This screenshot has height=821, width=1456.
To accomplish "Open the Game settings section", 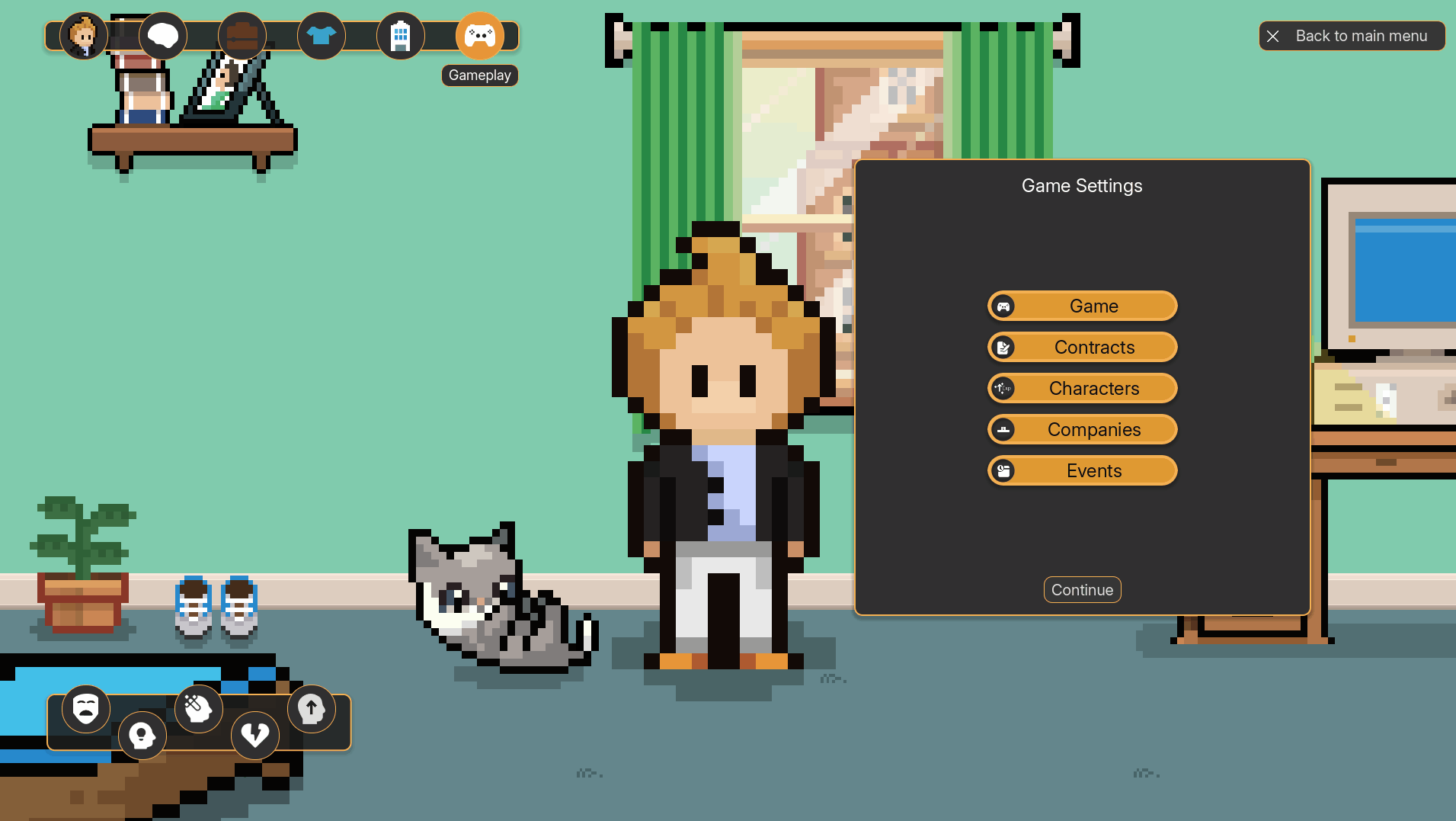I will coord(1082,306).
